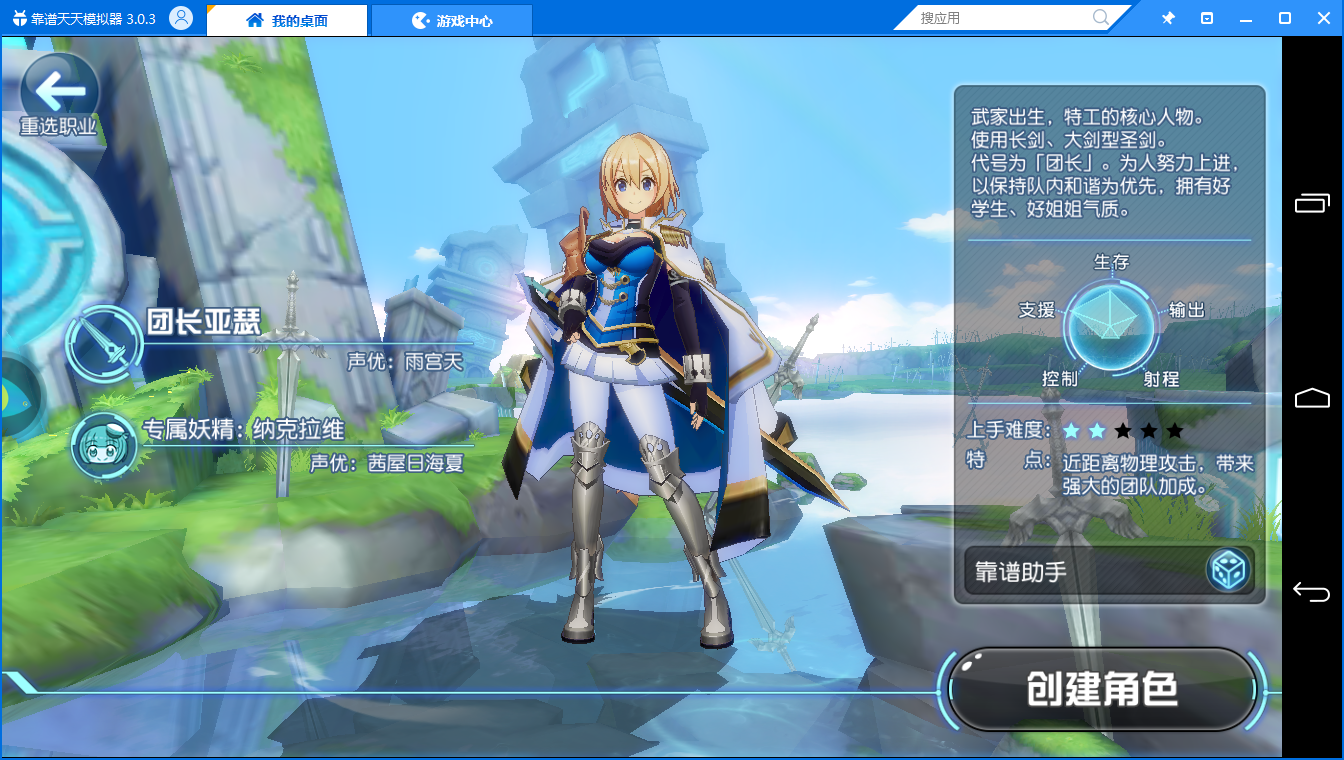The image size is (1344, 760).
Task: Tap the Android home button in sidebar
Action: click(x=1312, y=398)
